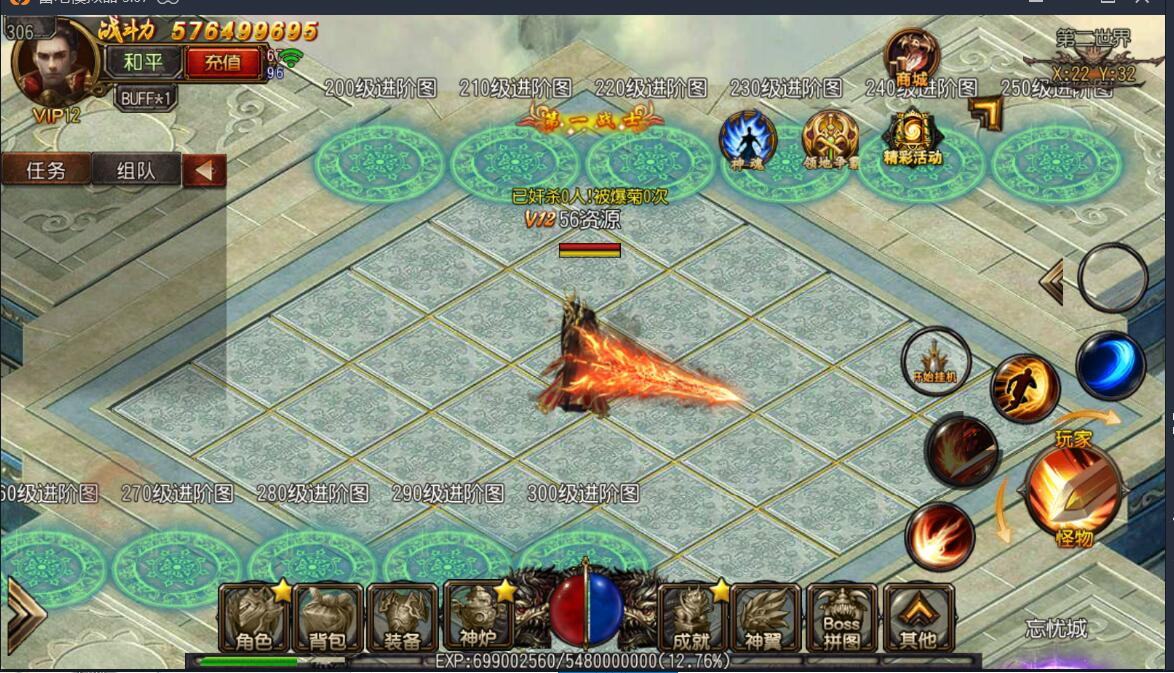Screen dimensions: 1174x673
Task: Start auto-combat with 开始挂机 button
Action: (x=936, y=360)
